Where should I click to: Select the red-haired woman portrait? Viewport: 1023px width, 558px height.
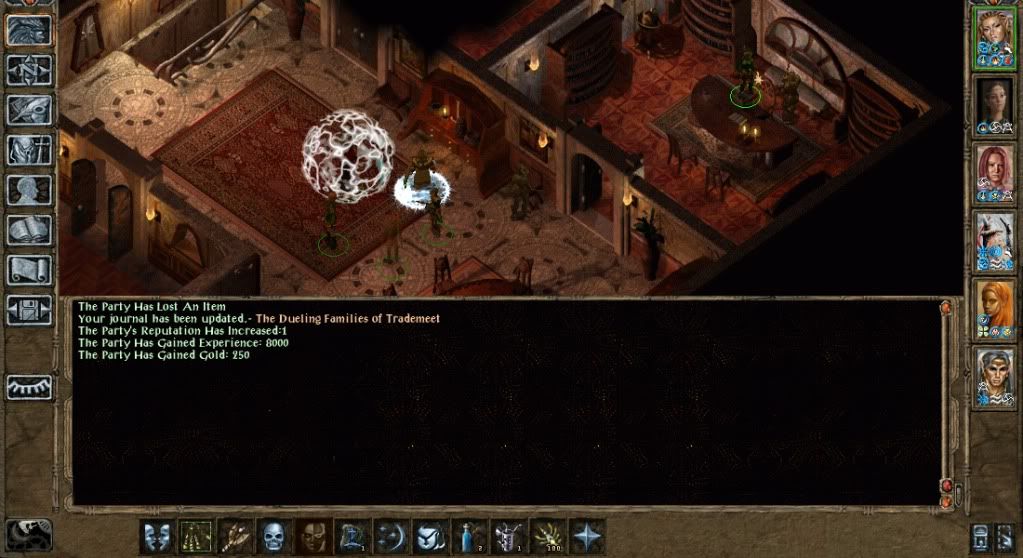pyautogui.click(x=995, y=172)
